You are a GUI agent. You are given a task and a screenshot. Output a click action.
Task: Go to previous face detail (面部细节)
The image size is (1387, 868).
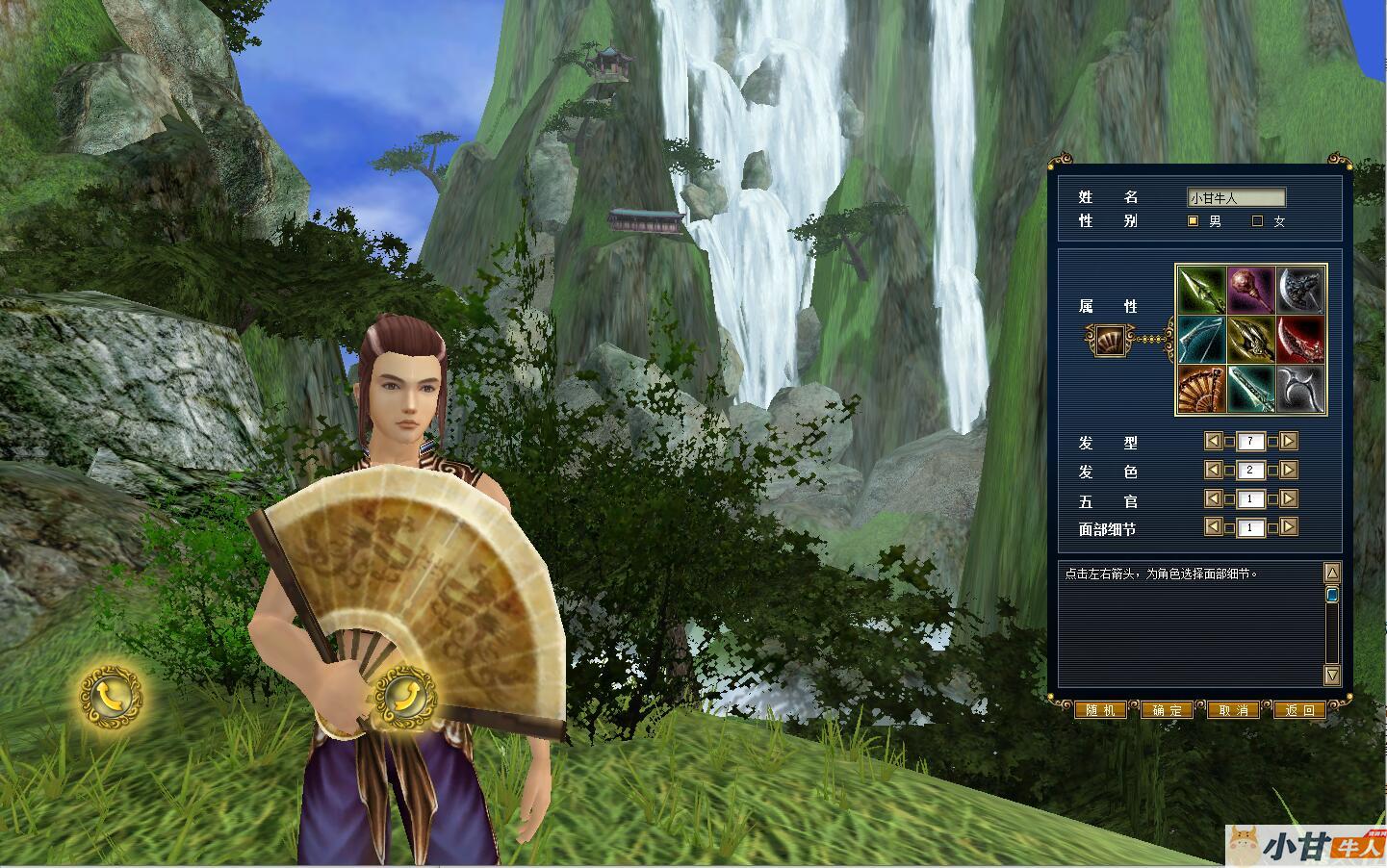pyautogui.click(x=1214, y=526)
